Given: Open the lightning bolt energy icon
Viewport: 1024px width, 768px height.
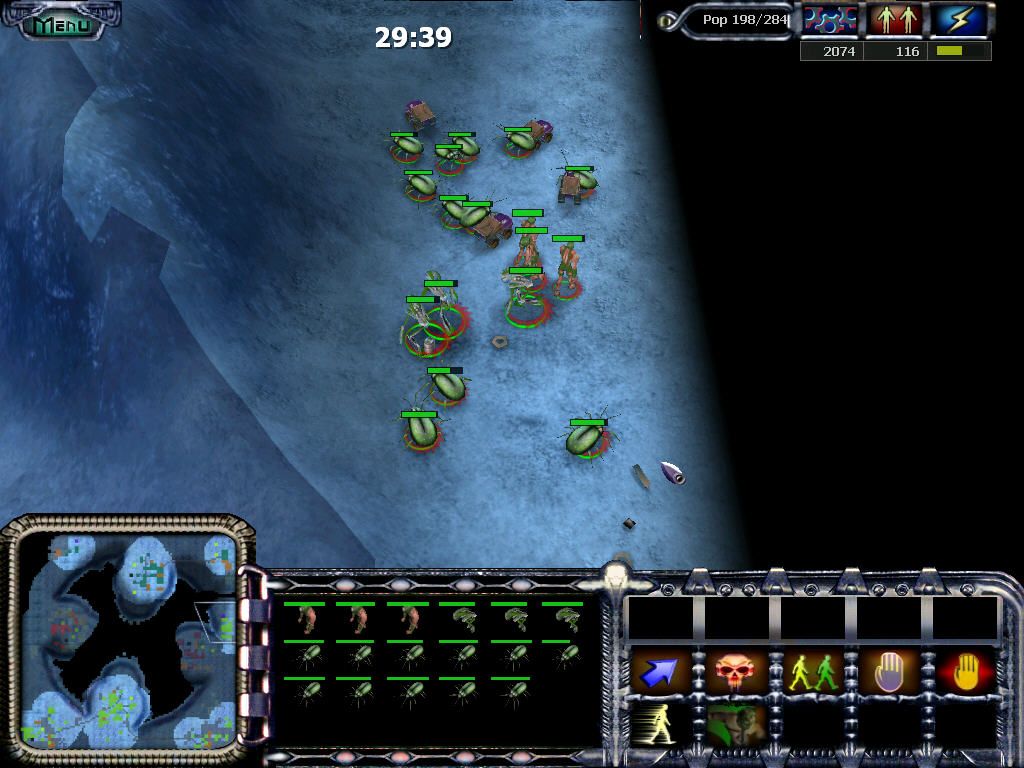Looking at the screenshot, I should click(959, 20).
